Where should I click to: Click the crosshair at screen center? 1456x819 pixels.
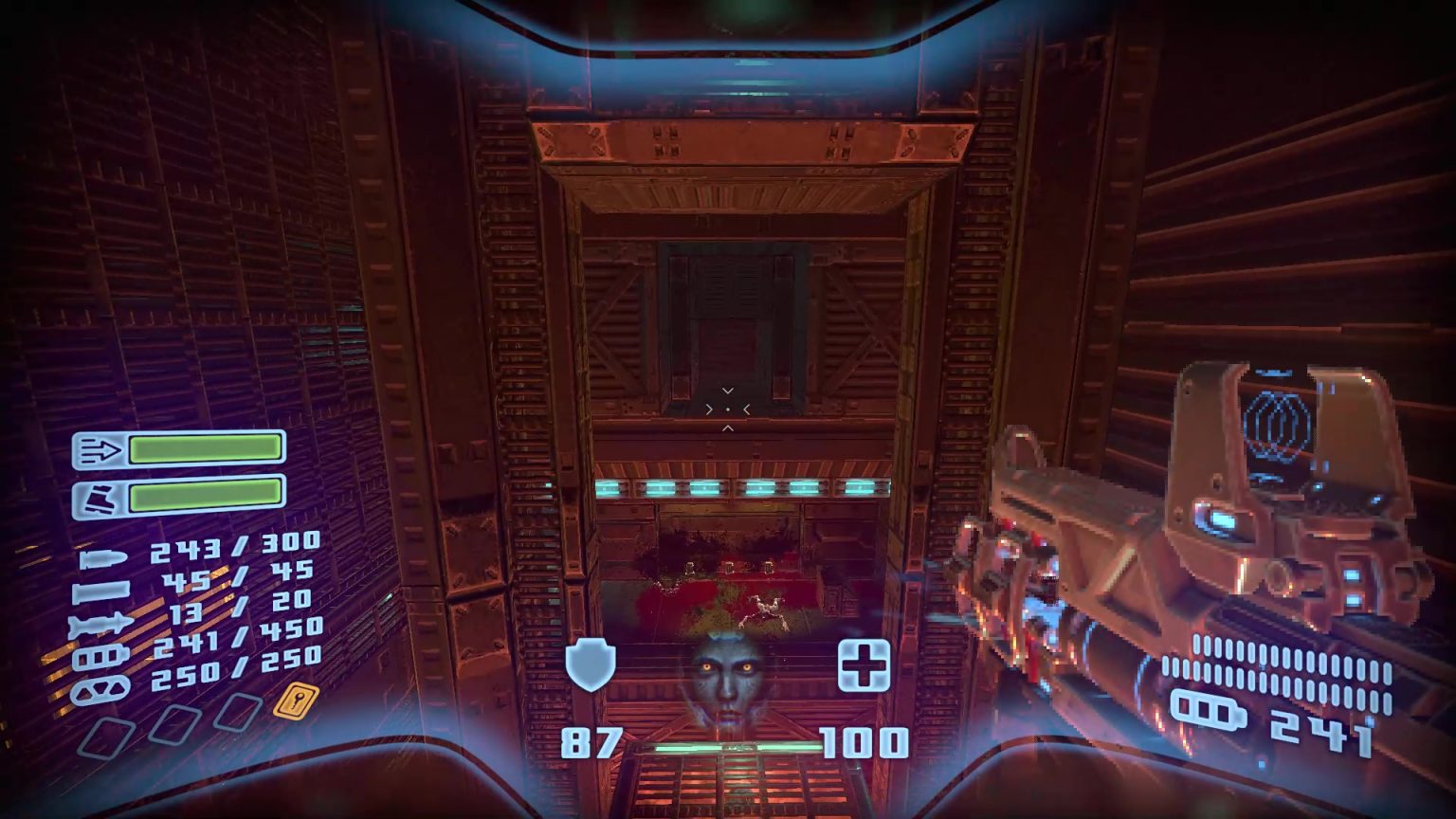728,408
